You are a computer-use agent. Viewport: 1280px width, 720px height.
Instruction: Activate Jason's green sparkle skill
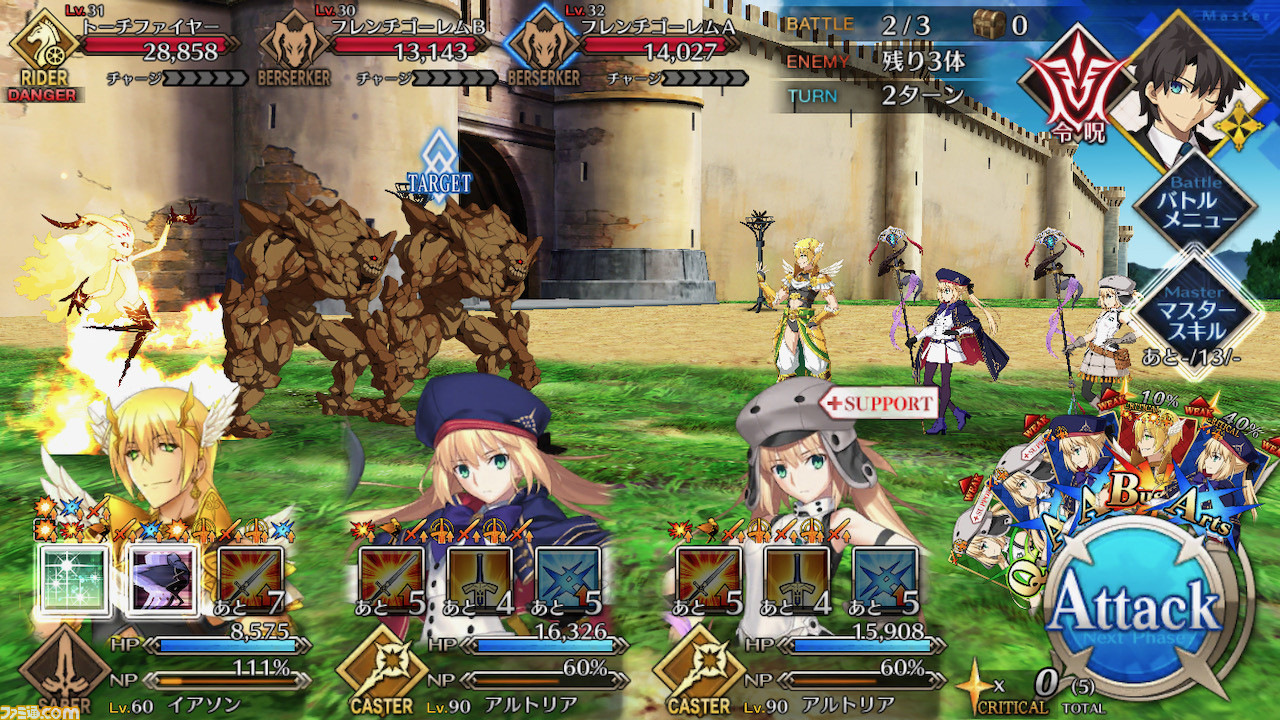pos(73,580)
